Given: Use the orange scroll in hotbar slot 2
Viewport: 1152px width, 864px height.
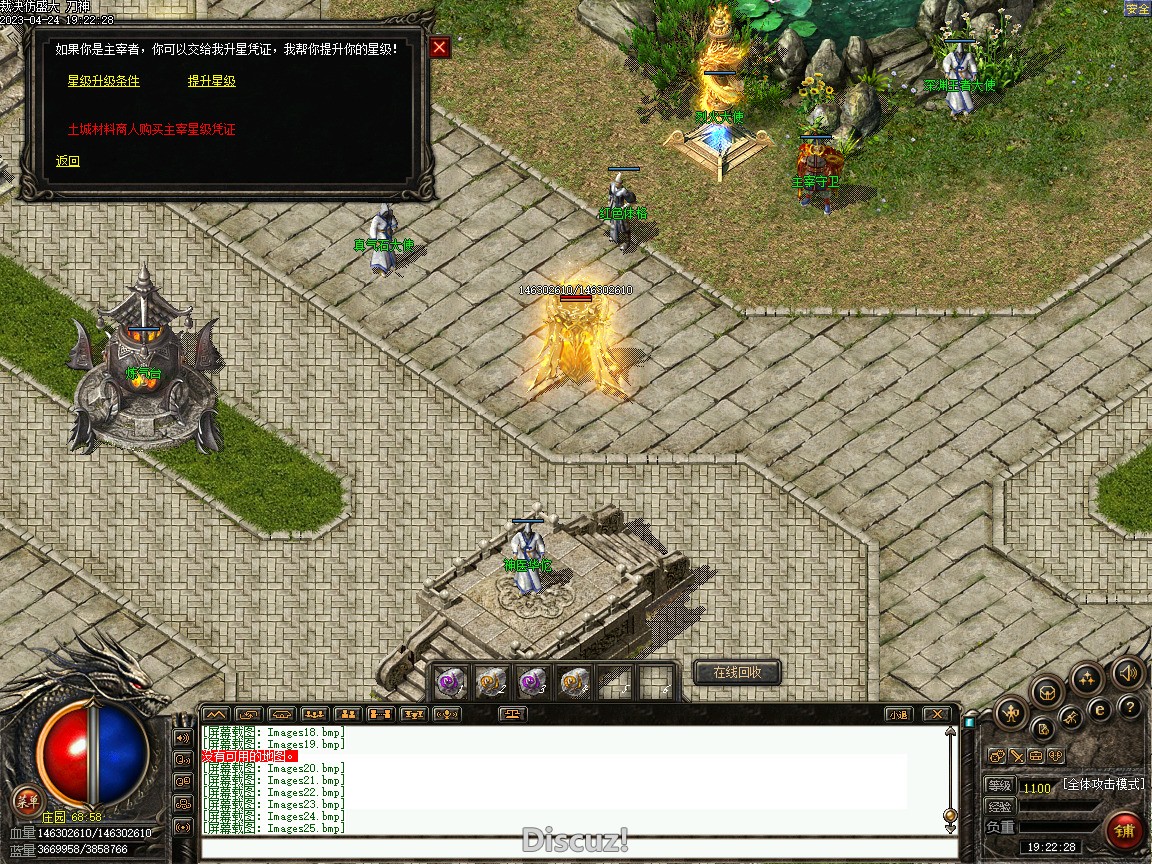Looking at the screenshot, I should point(491,682).
